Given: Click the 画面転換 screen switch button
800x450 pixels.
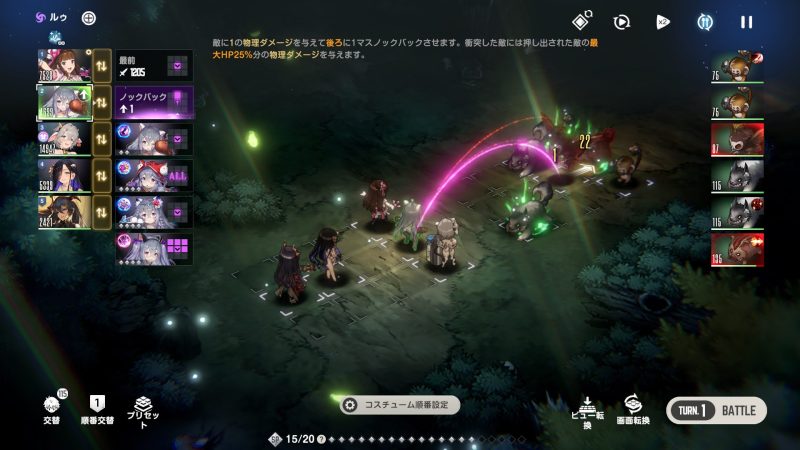Looking at the screenshot, I should (x=631, y=410).
